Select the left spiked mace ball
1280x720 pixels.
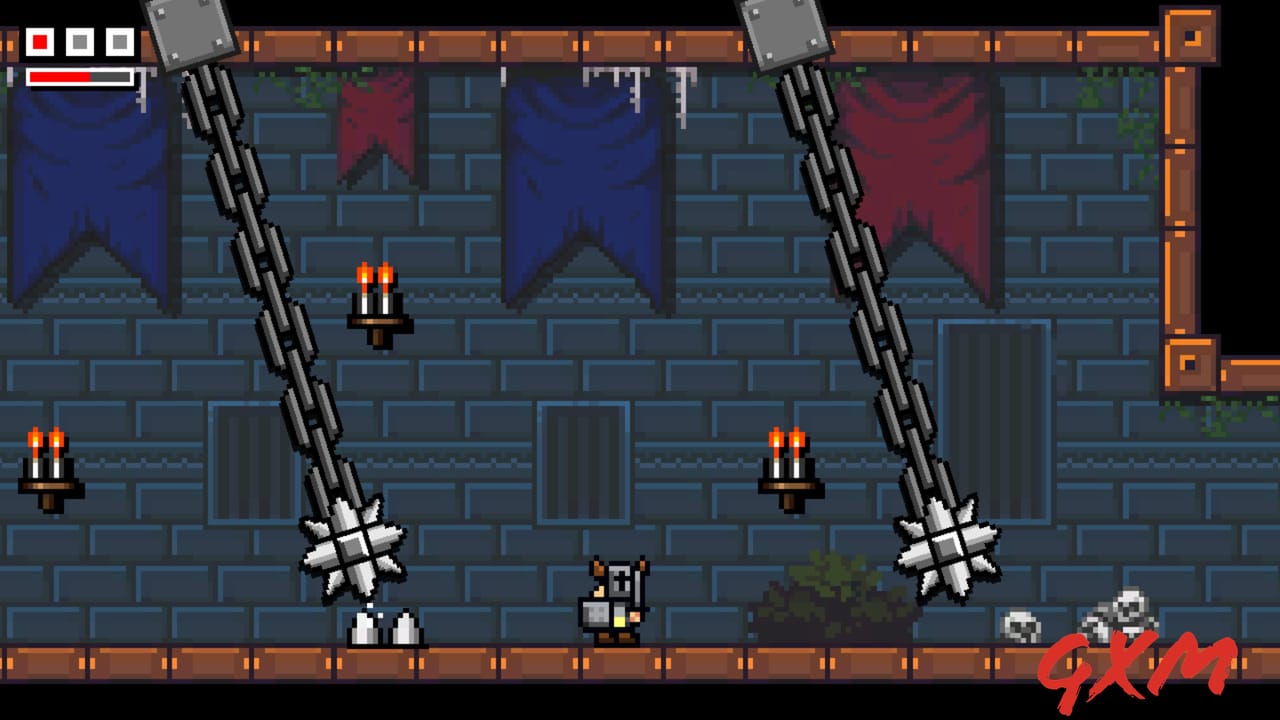pos(352,545)
